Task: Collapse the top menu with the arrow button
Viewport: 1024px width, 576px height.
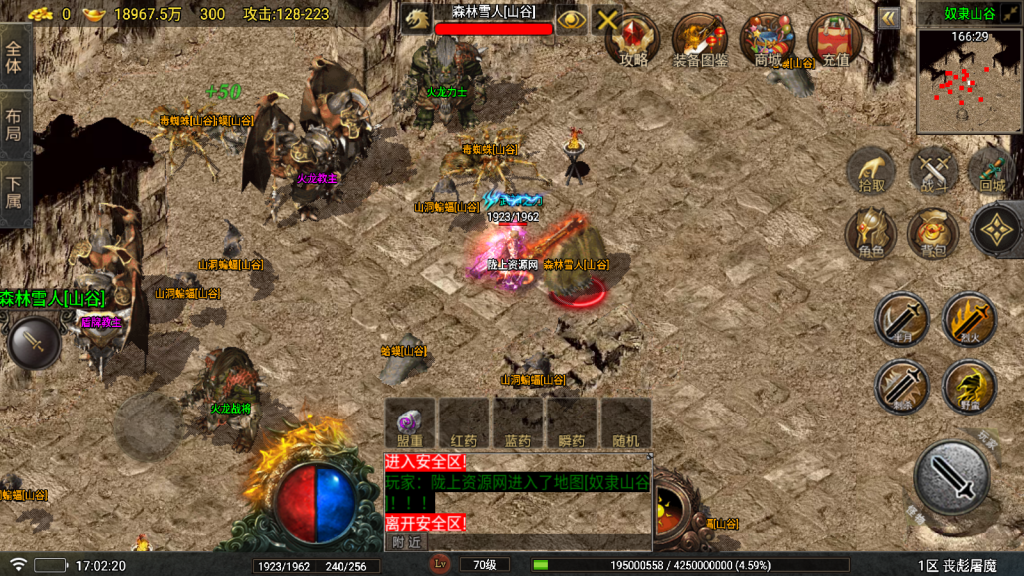Action: (x=888, y=18)
